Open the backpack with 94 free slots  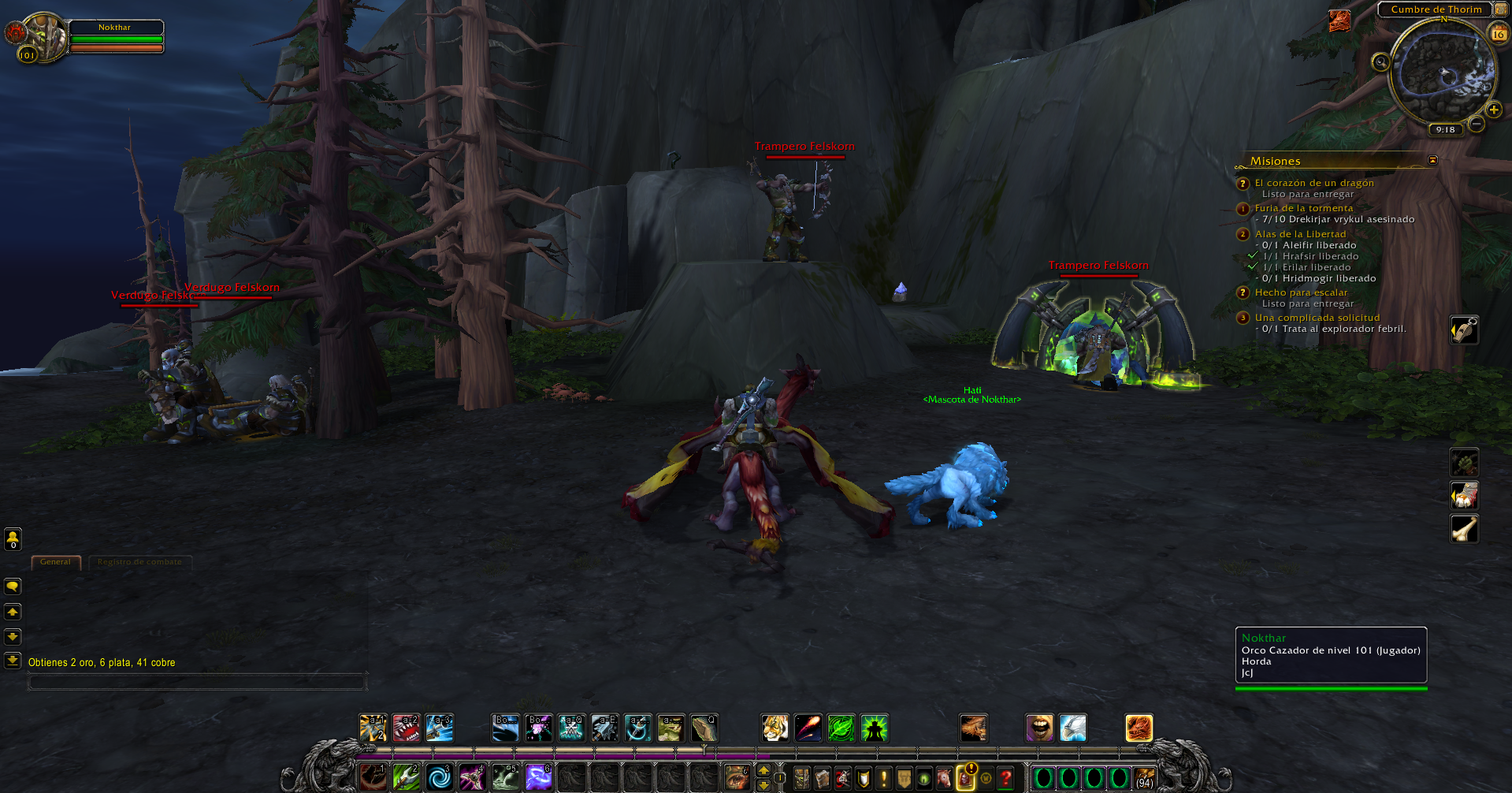coord(1144,779)
